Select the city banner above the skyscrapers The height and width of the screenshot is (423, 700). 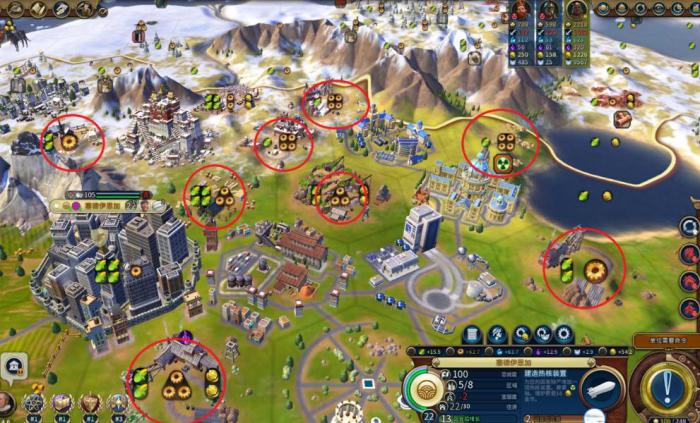pos(105,205)
